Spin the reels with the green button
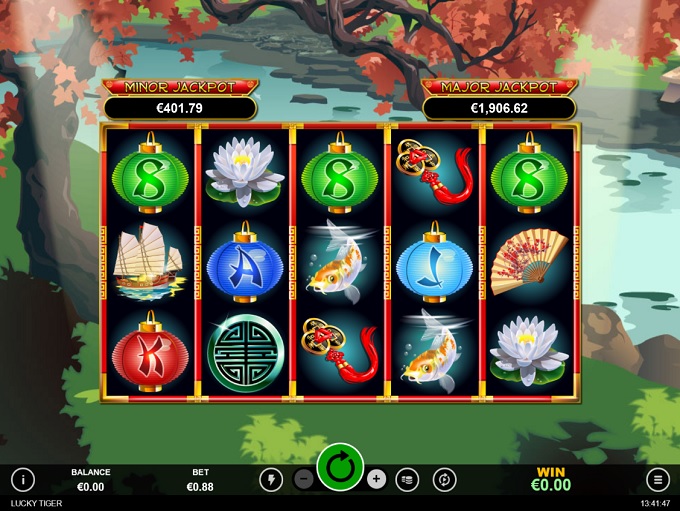 click(x=340, y=467)
